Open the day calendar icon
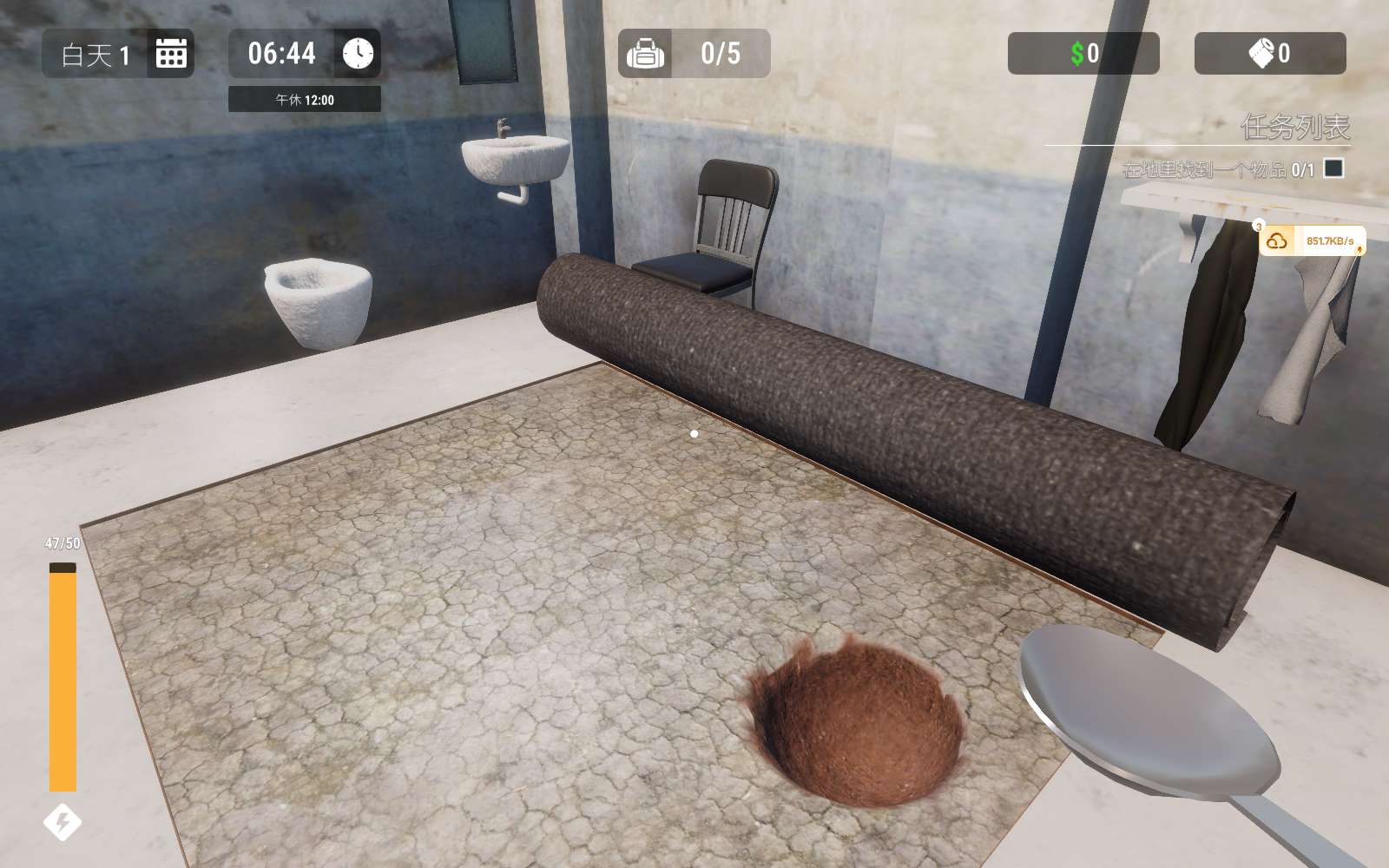 171,54
